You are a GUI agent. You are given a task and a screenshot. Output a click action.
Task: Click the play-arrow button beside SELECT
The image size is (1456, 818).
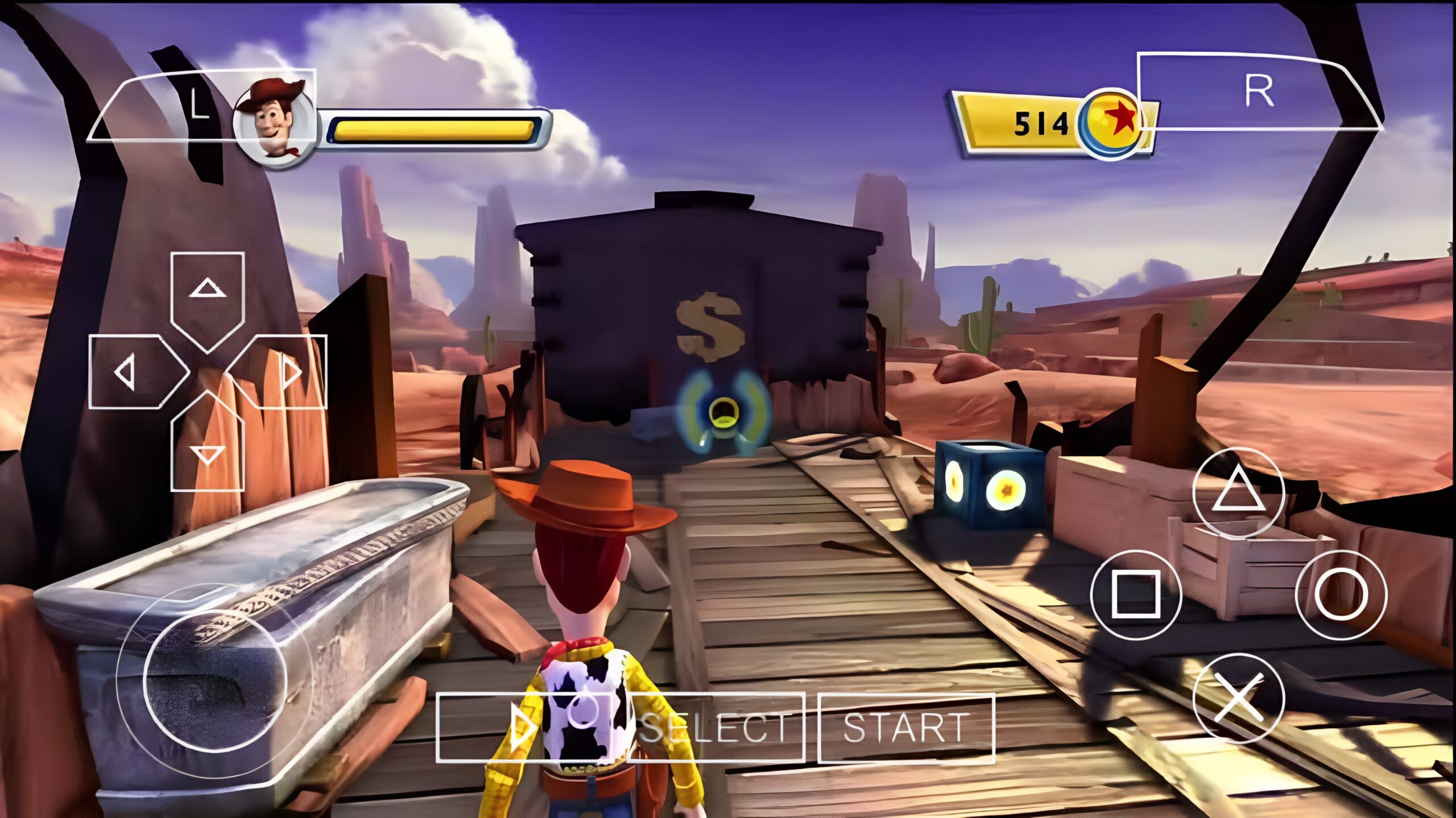(x=523, y=728)
